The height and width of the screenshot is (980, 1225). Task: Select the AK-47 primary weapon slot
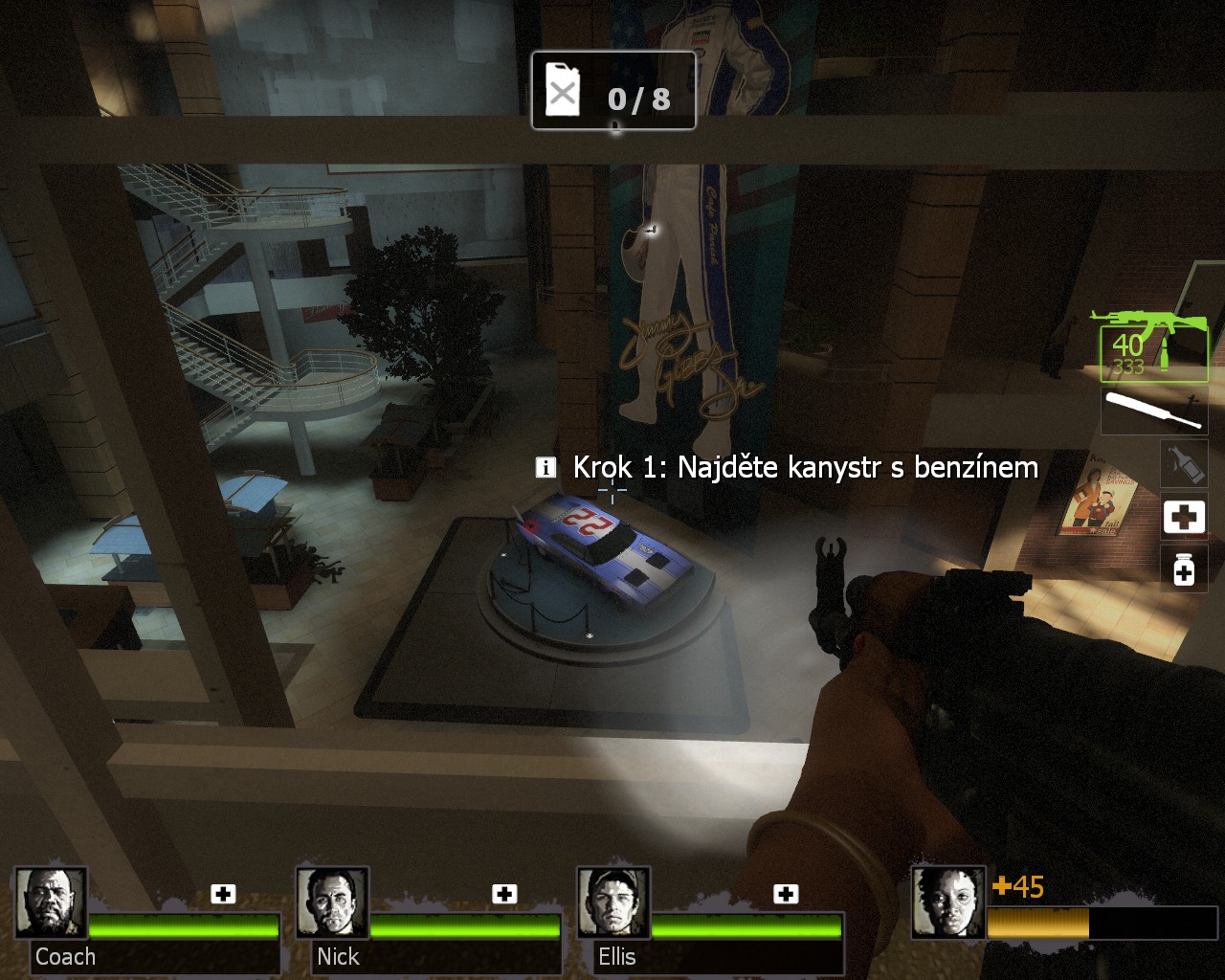(x=1153, y=346)
